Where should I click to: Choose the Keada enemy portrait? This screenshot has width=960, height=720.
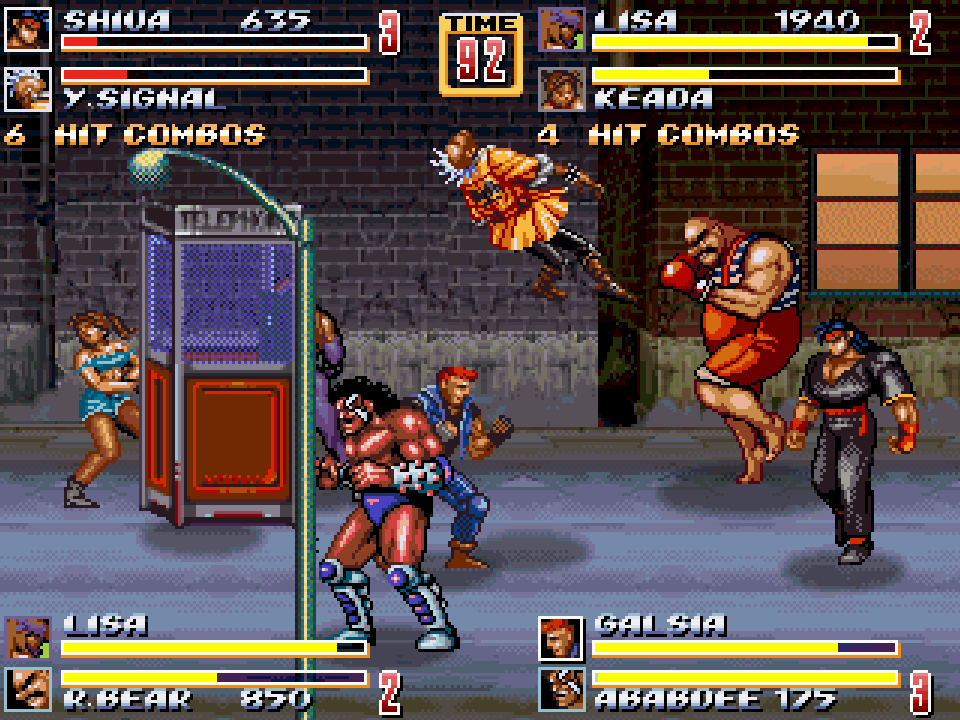[561, 89]
